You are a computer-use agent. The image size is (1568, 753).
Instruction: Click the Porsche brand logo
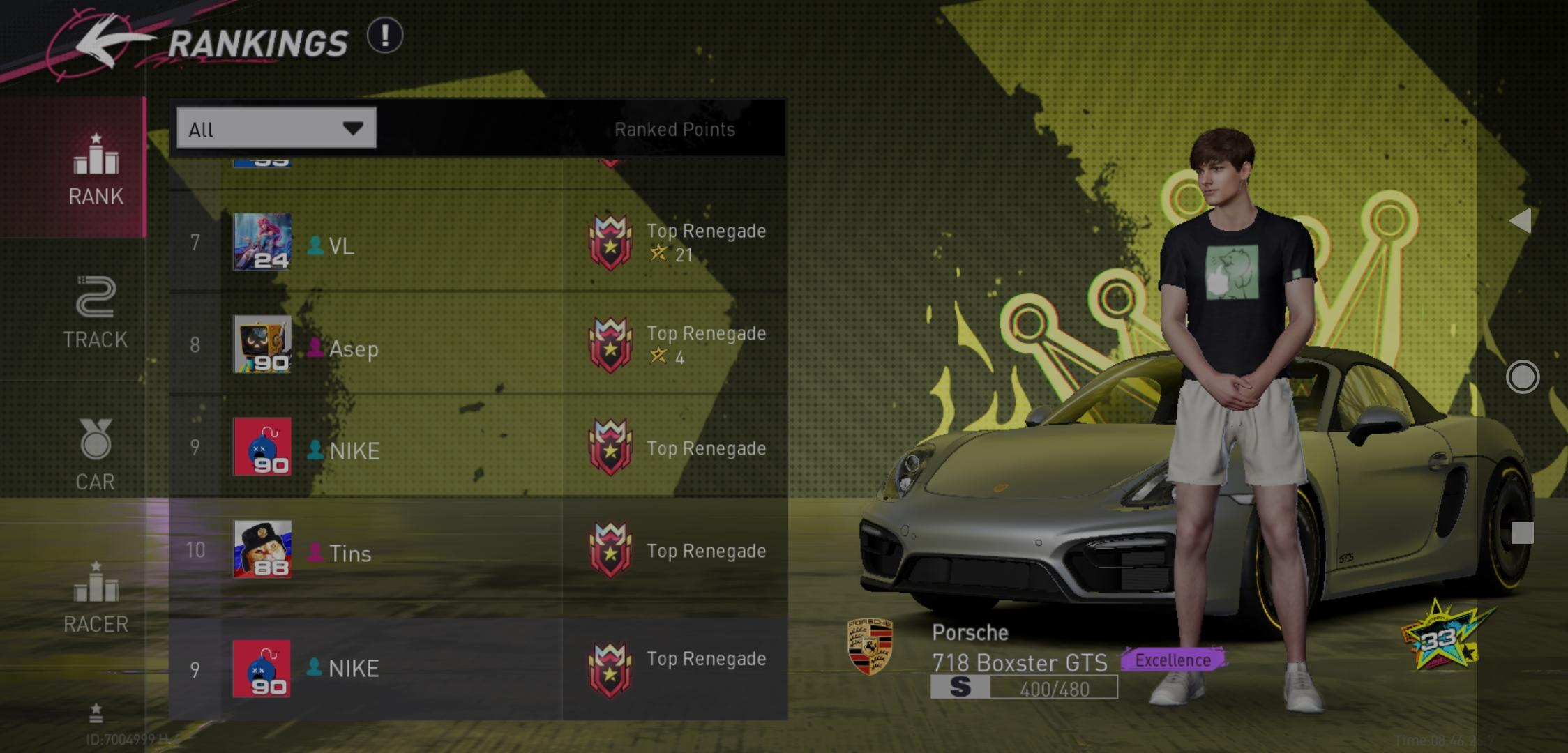click(x=870, y=646)
